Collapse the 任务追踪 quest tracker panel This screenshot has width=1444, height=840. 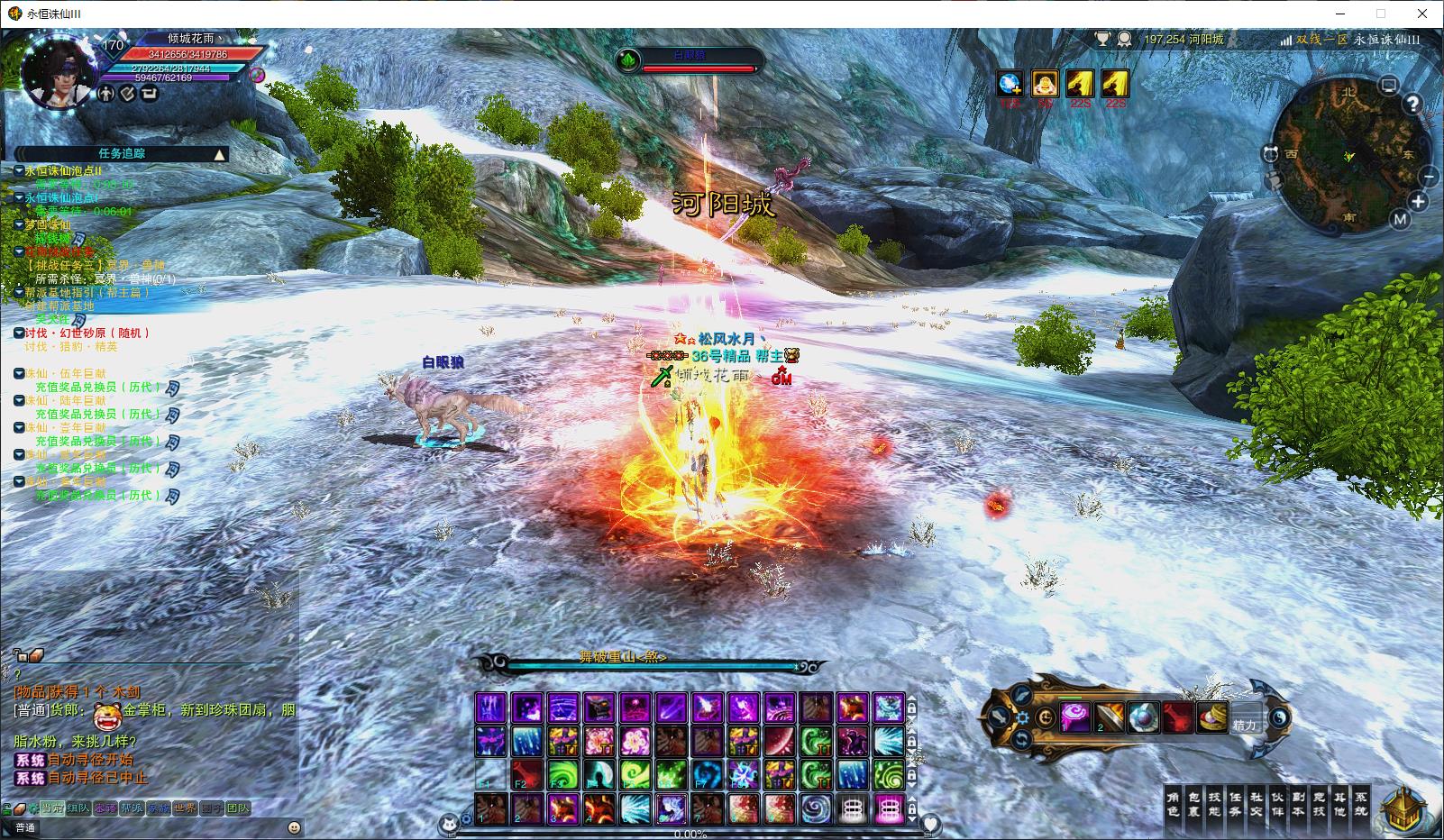tap(219, 154)
